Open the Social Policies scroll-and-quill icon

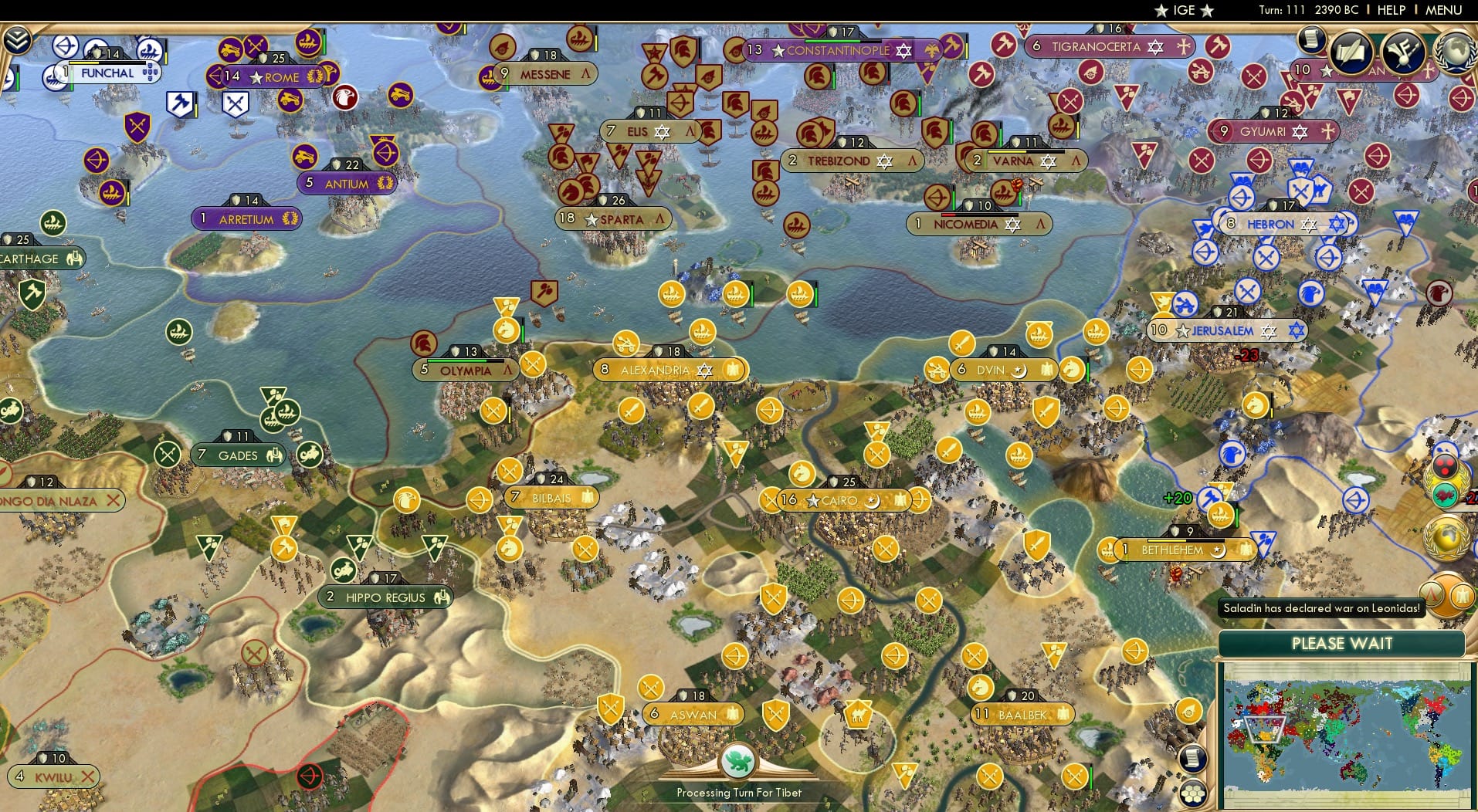(1351, 52)
